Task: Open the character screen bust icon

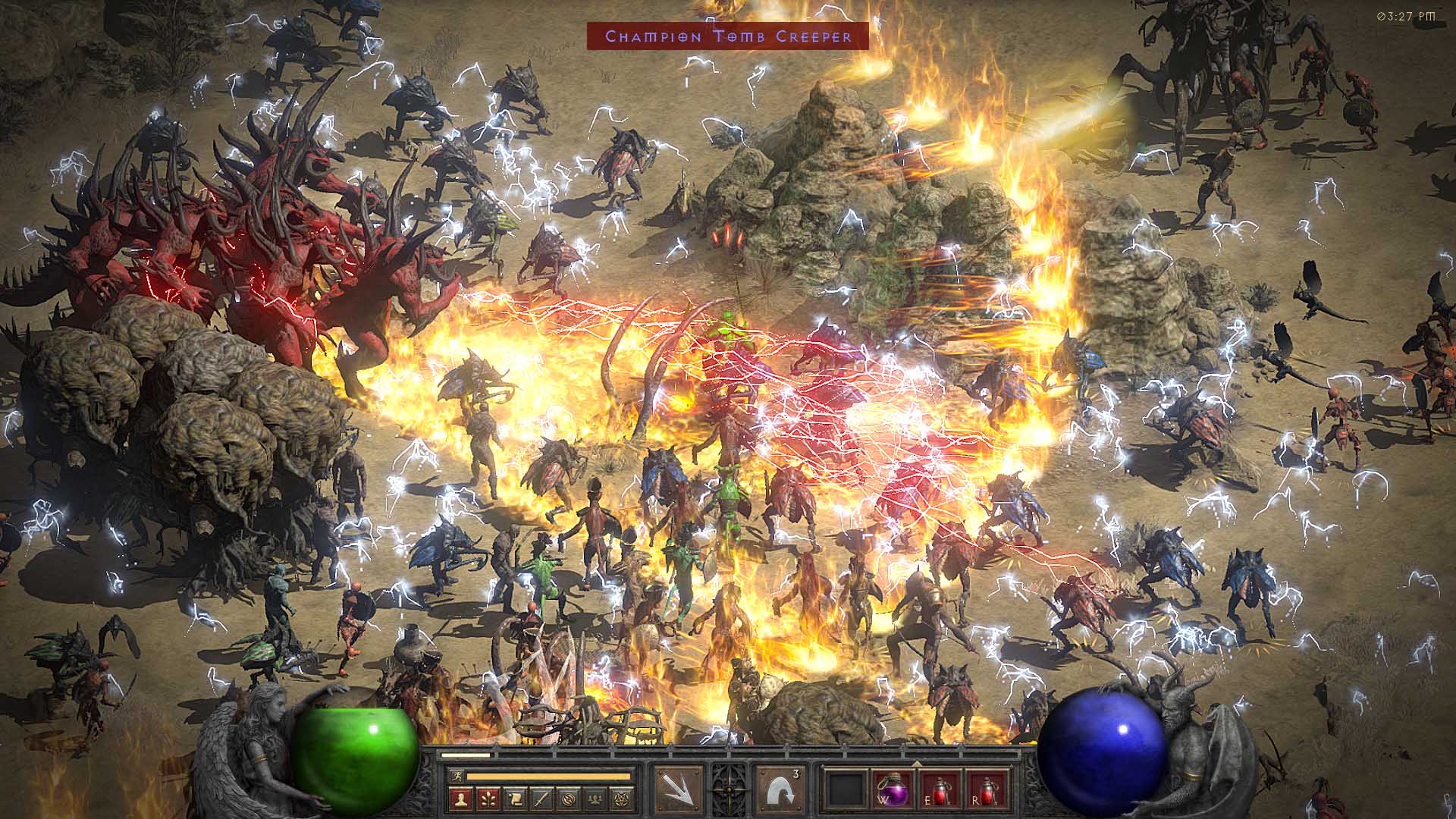Action: tap(460, 798)
